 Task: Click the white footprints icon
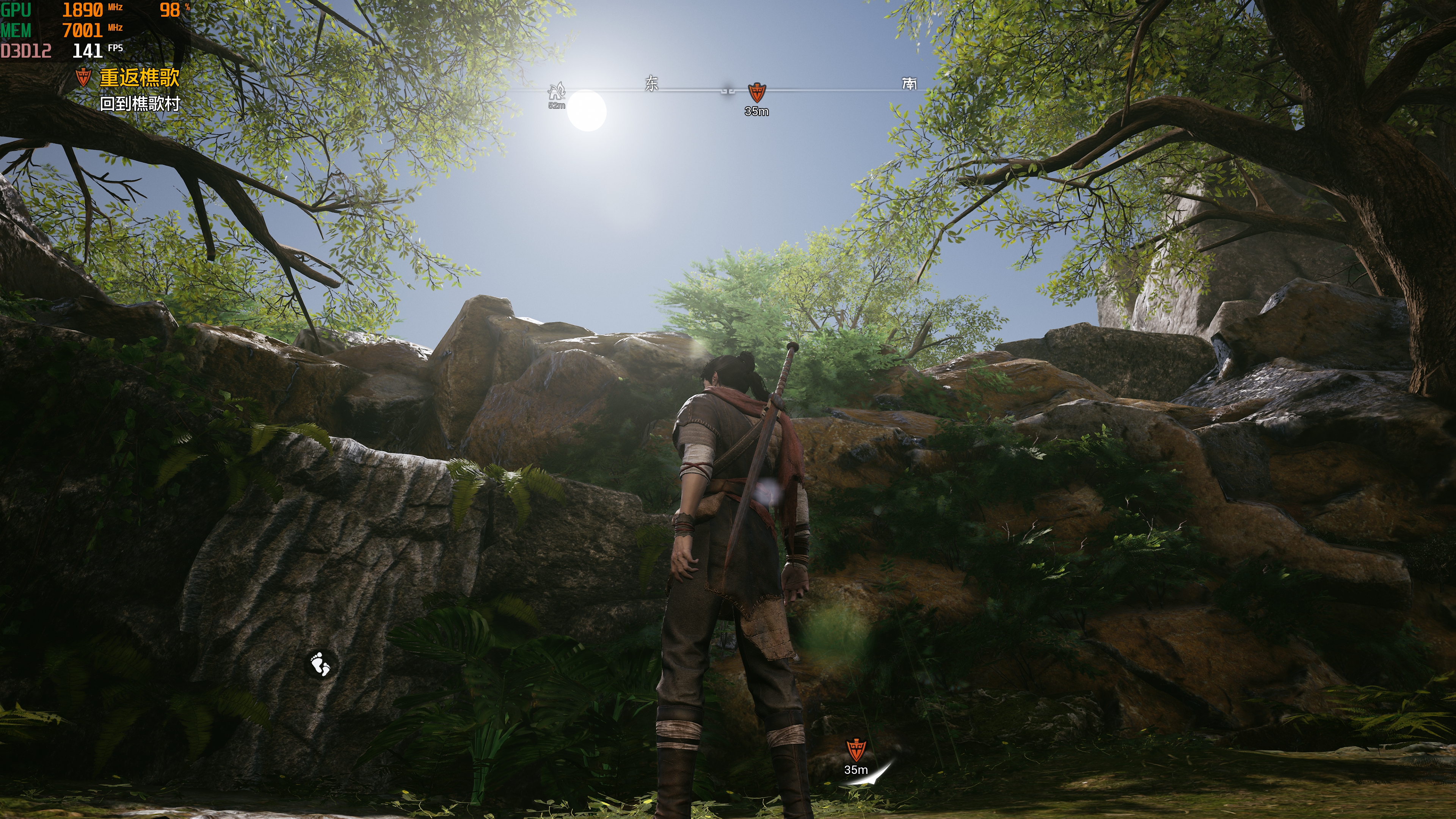click(320, 664)
